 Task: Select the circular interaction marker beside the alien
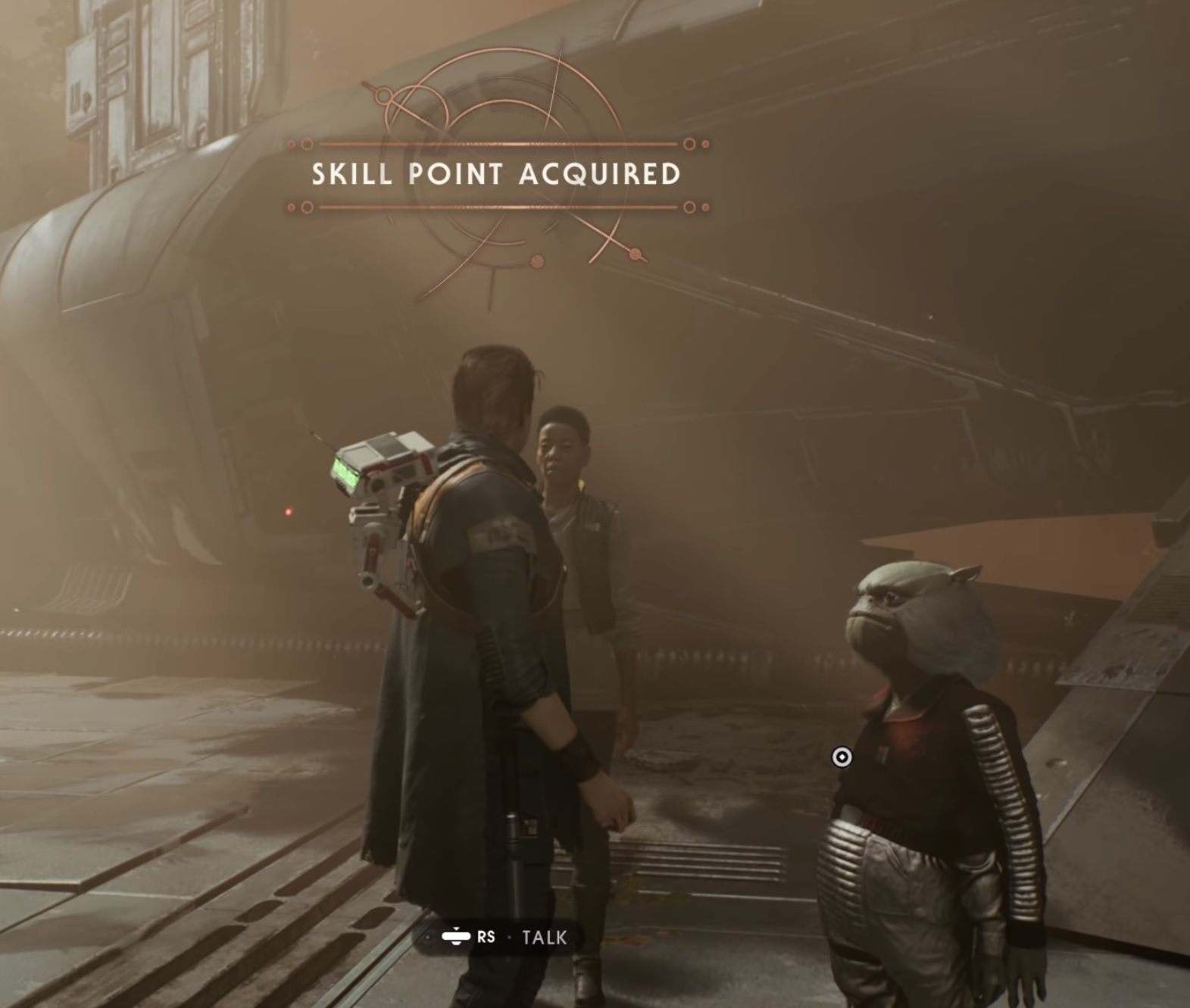[842, 757]
